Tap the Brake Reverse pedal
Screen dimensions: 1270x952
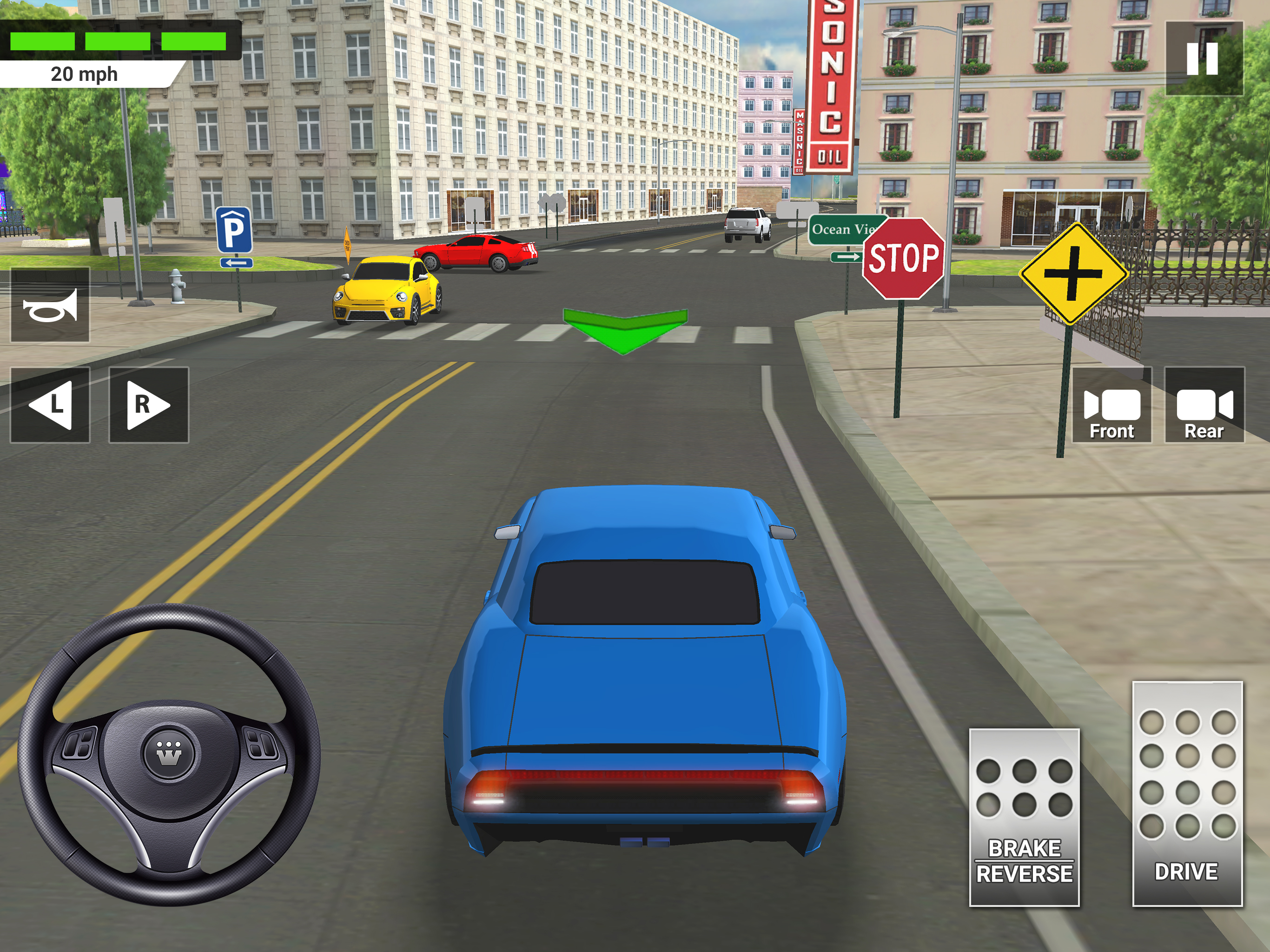pos(1024,817)
